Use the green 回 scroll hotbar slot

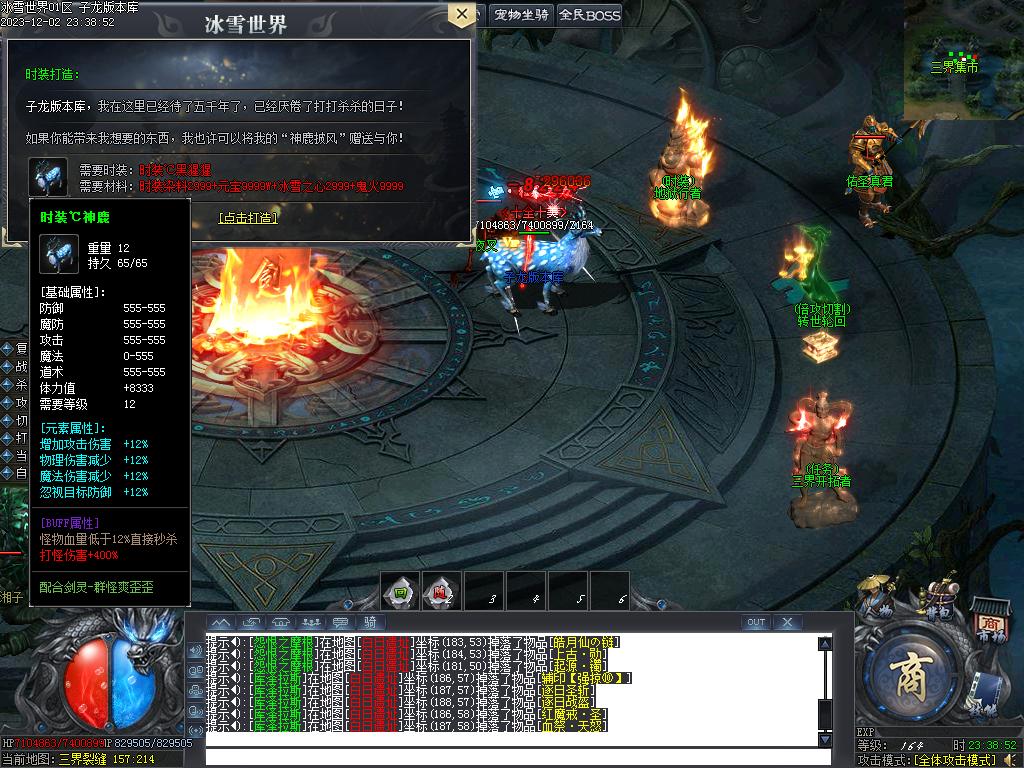point(400,591)
